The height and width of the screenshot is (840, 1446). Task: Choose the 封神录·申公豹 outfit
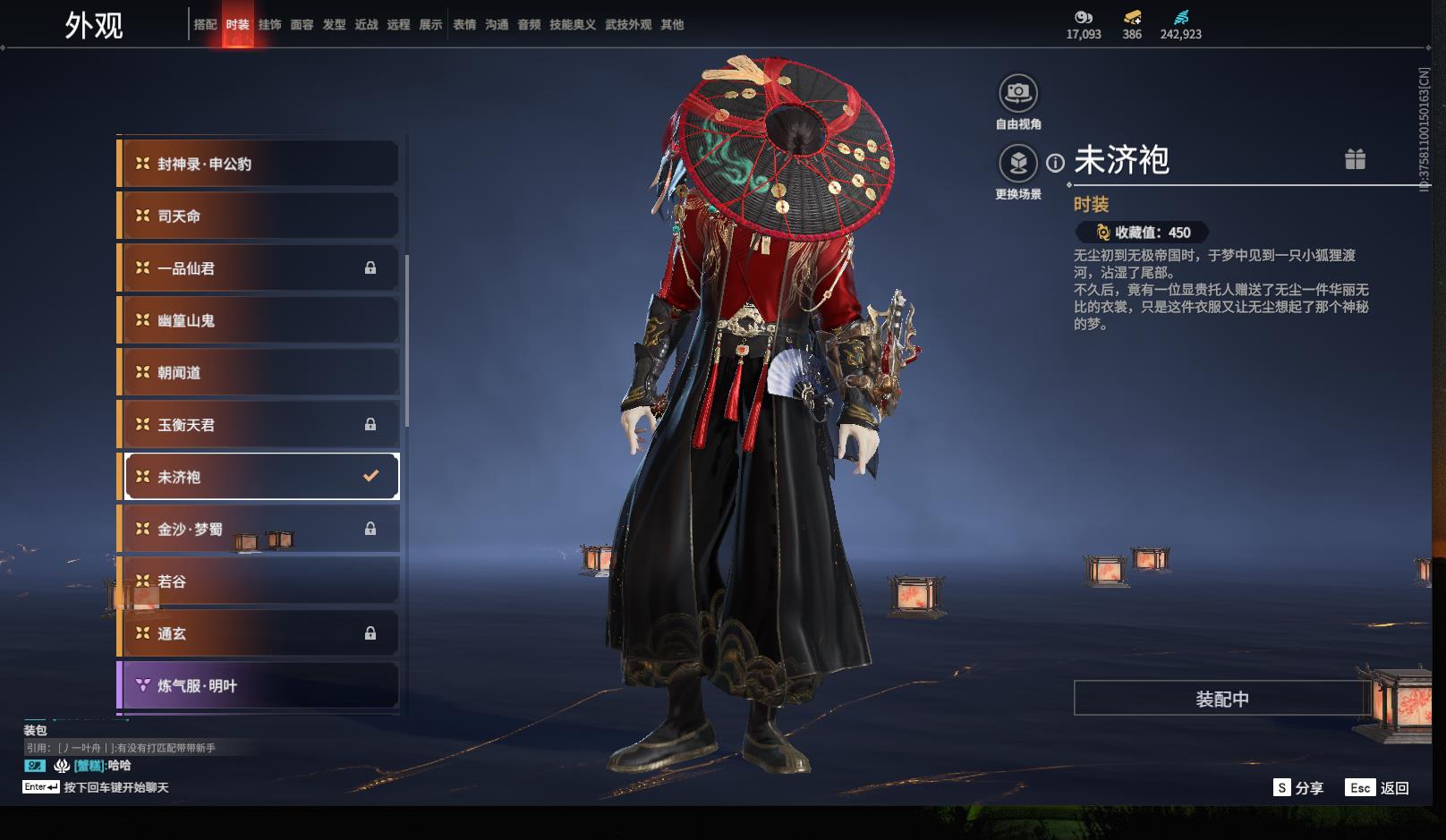click(259, 164)
